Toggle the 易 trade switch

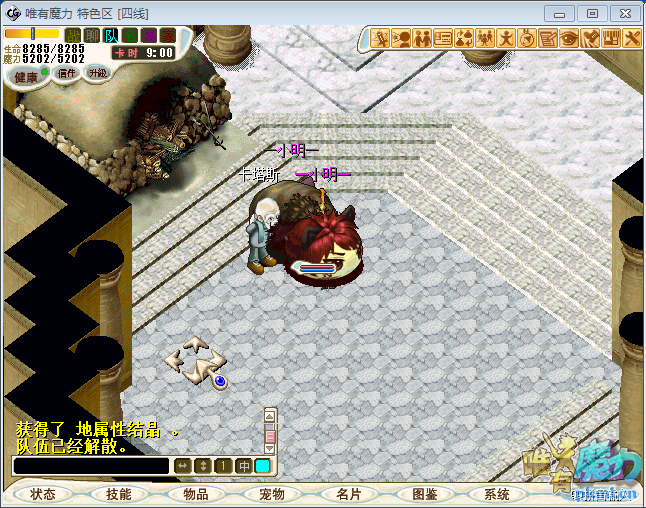(149, 36)
